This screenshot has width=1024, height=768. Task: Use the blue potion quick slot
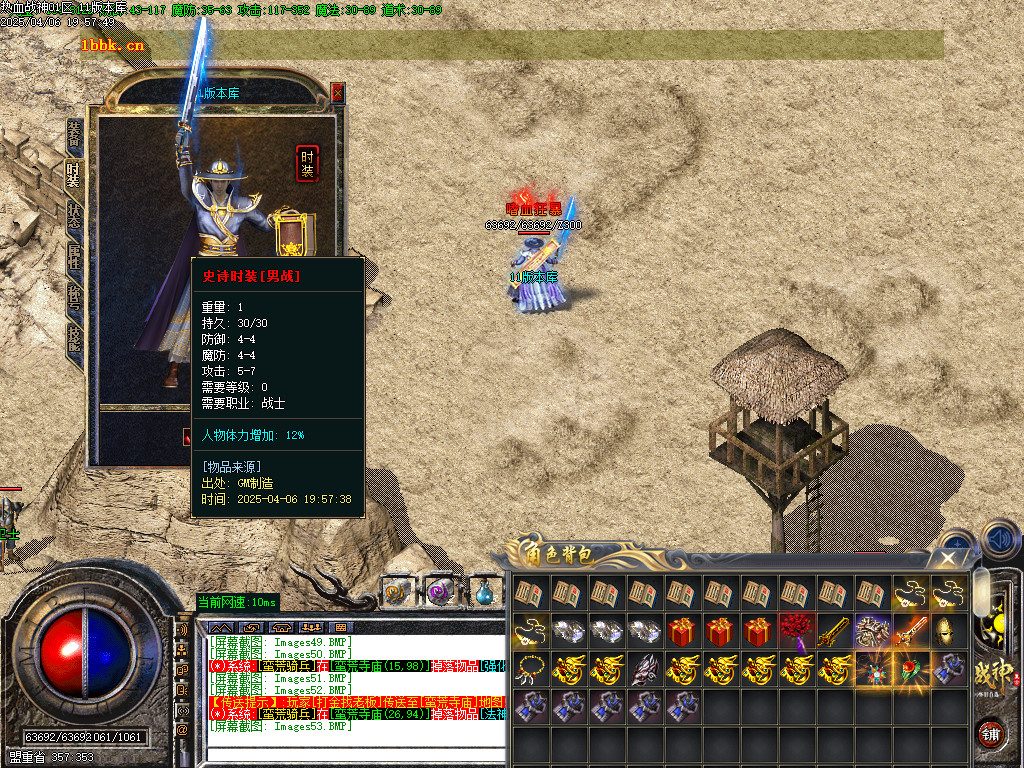click(x=484, y=591)
